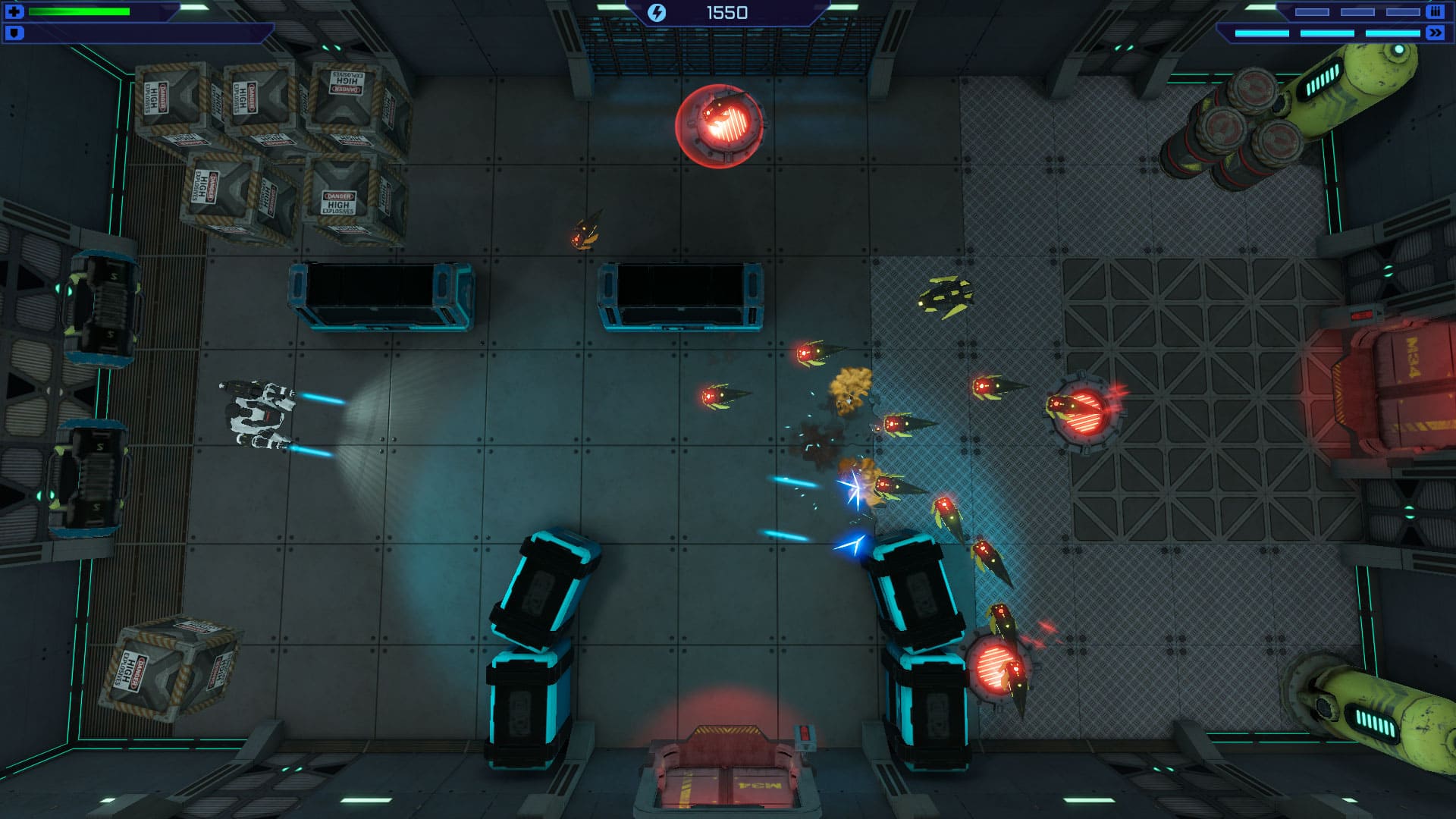
Task: Activate the double-chevron dash icon
Action: [x=1434, y=33]
